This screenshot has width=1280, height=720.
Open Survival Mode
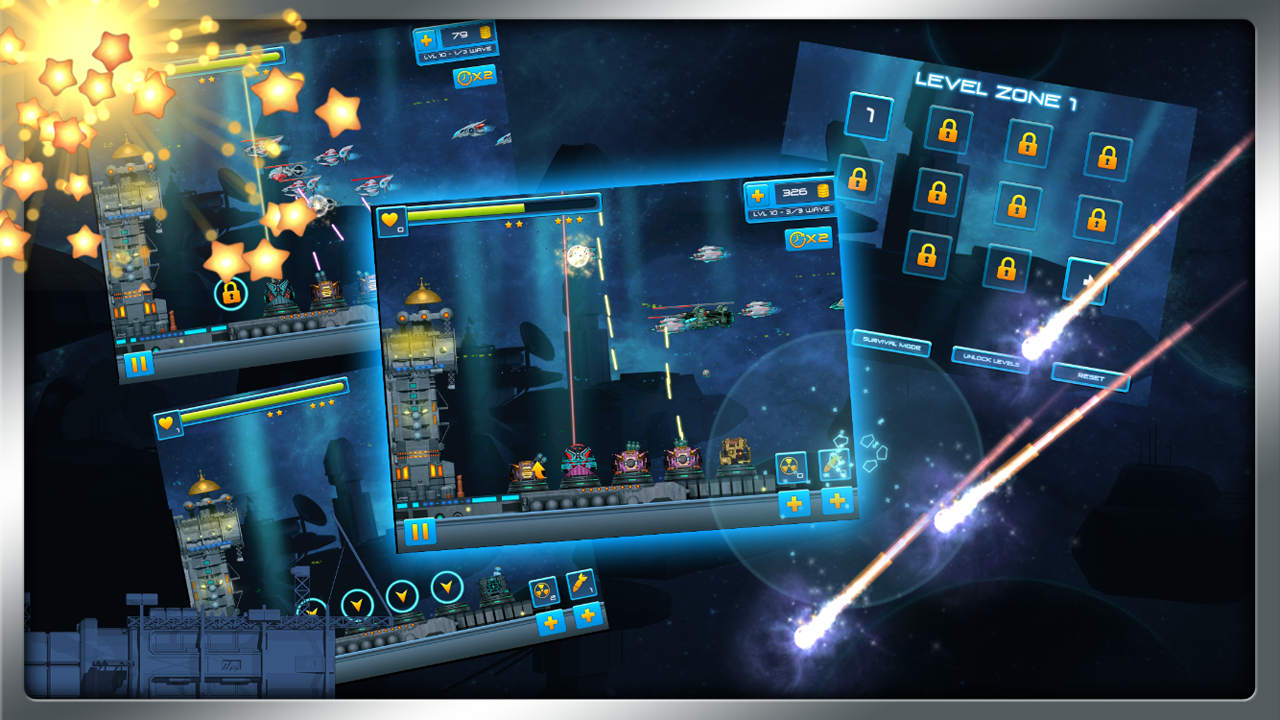click(893, 342)
